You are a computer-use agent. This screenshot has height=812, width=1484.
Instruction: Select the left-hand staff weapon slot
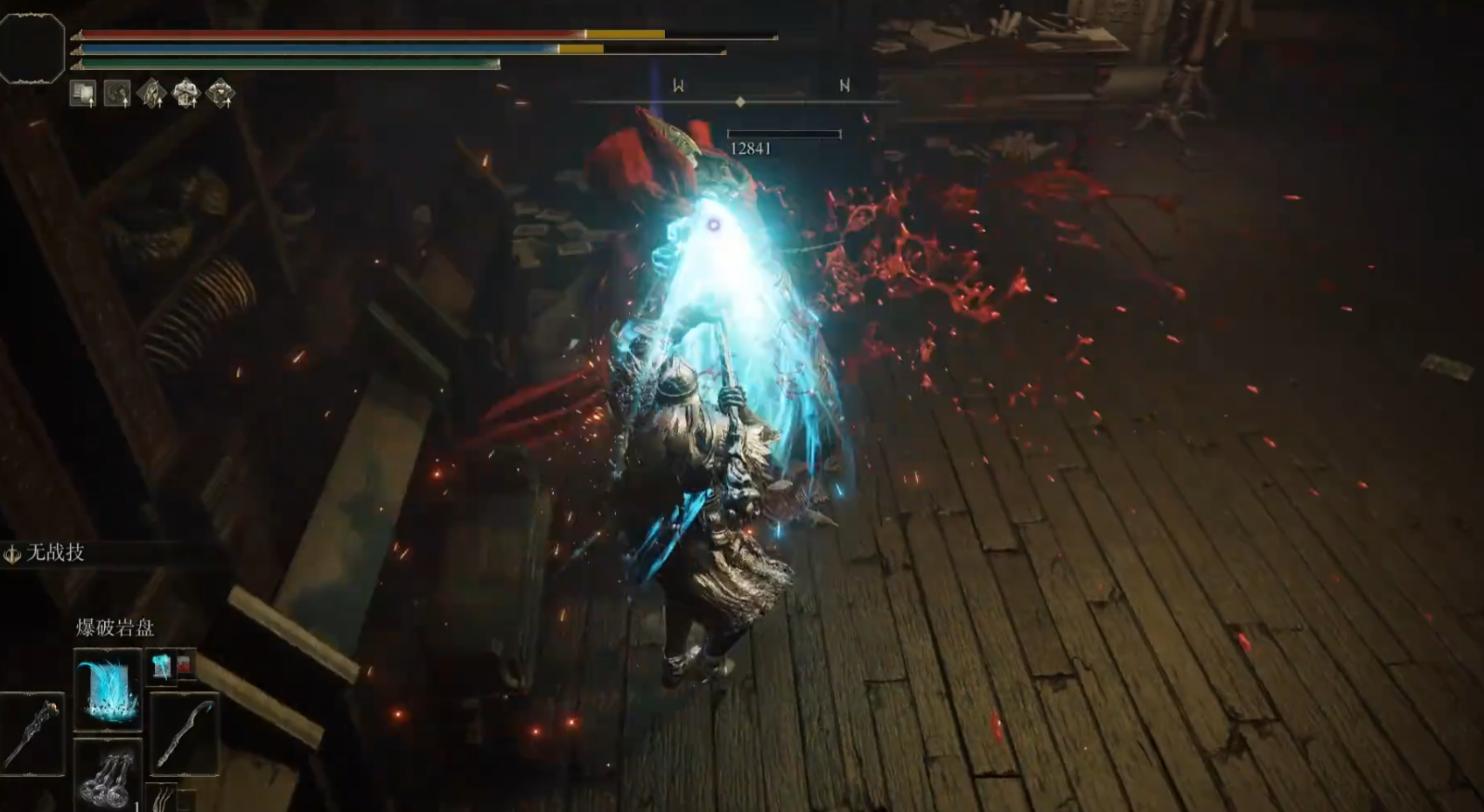pyautogui.click(x=32, y=733)
